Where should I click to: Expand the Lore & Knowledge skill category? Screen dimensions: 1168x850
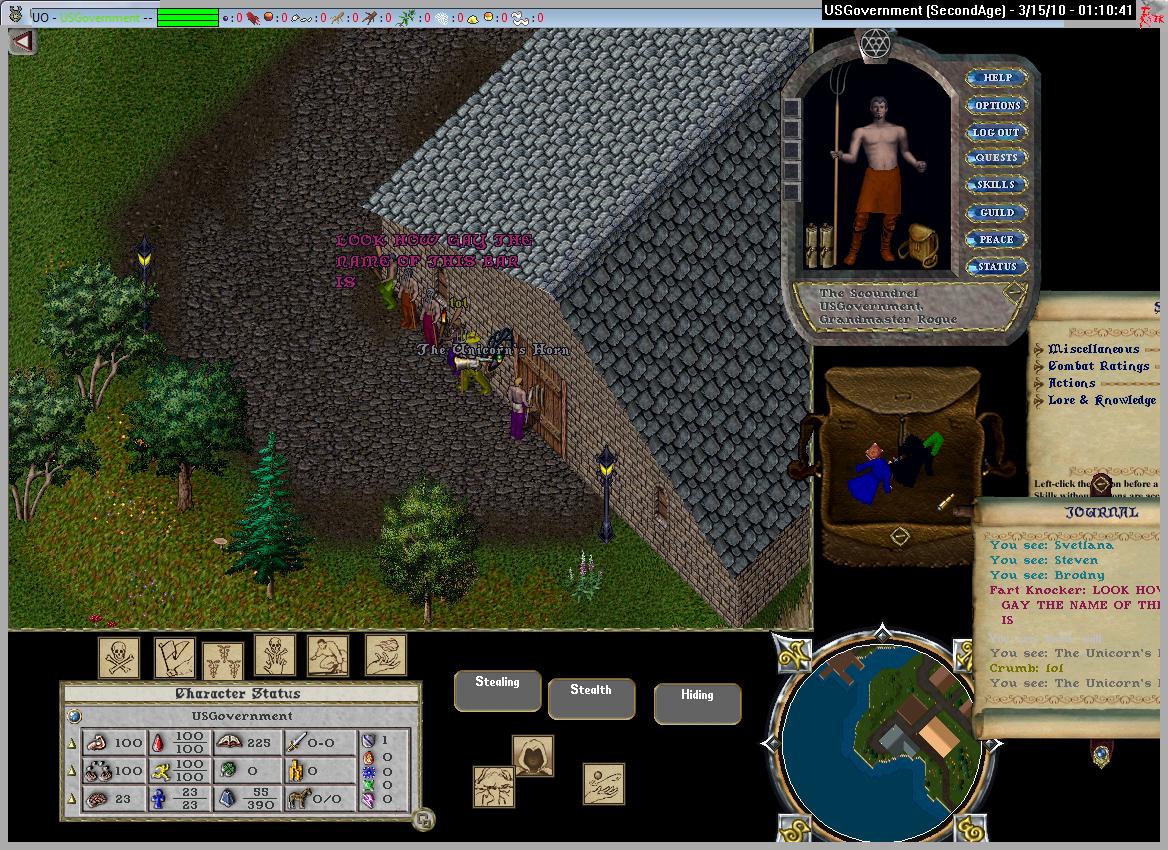coord(1101,400)
